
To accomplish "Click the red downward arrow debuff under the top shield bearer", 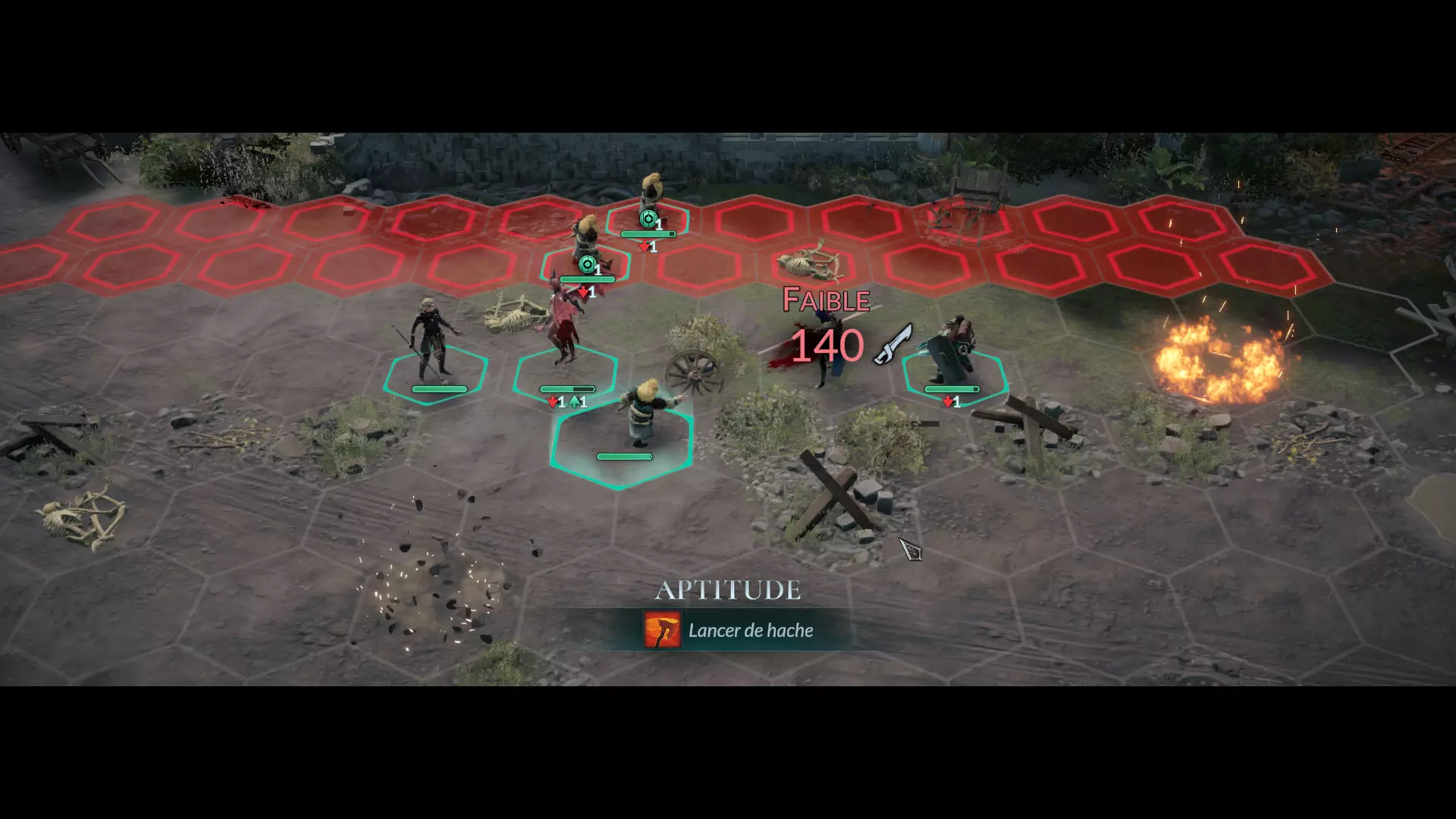I will pyautogui.click(x=645, y=245).
